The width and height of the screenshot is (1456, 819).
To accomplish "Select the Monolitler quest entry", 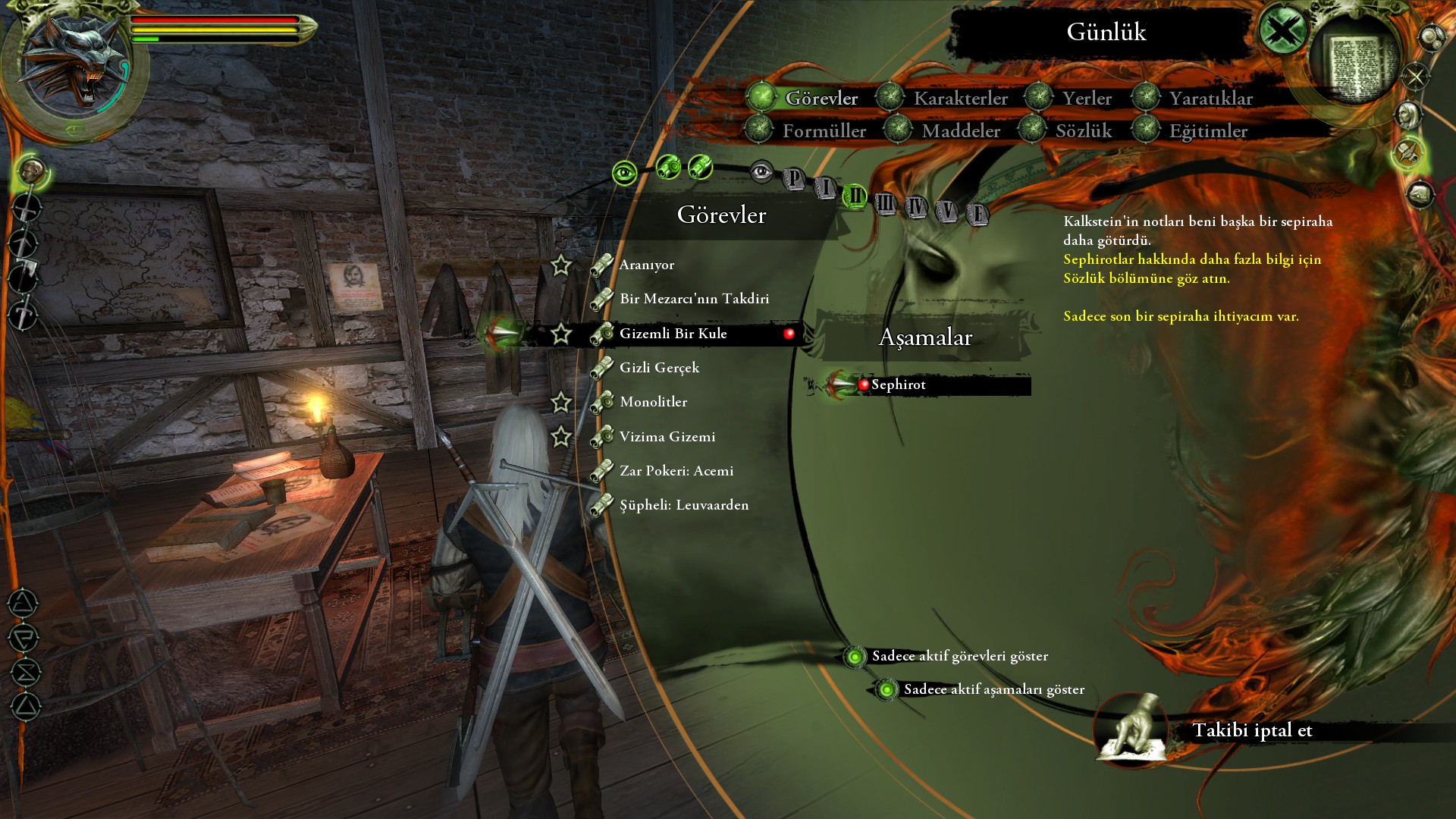I will [653, 402].
